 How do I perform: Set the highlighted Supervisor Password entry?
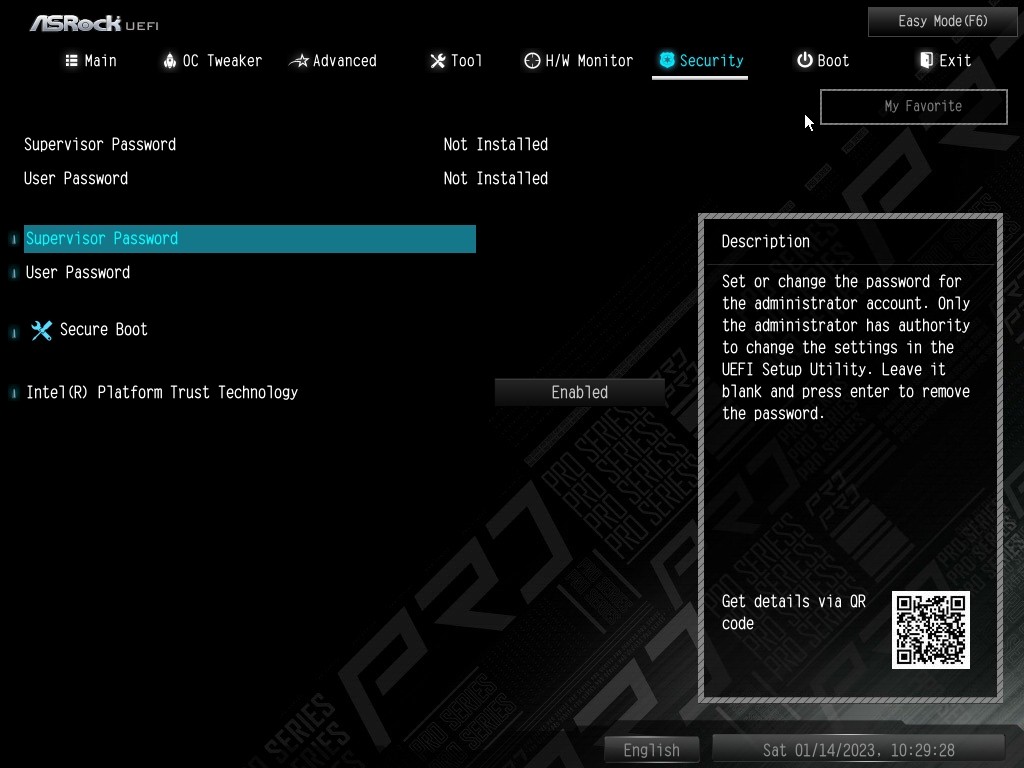point(249,239)
